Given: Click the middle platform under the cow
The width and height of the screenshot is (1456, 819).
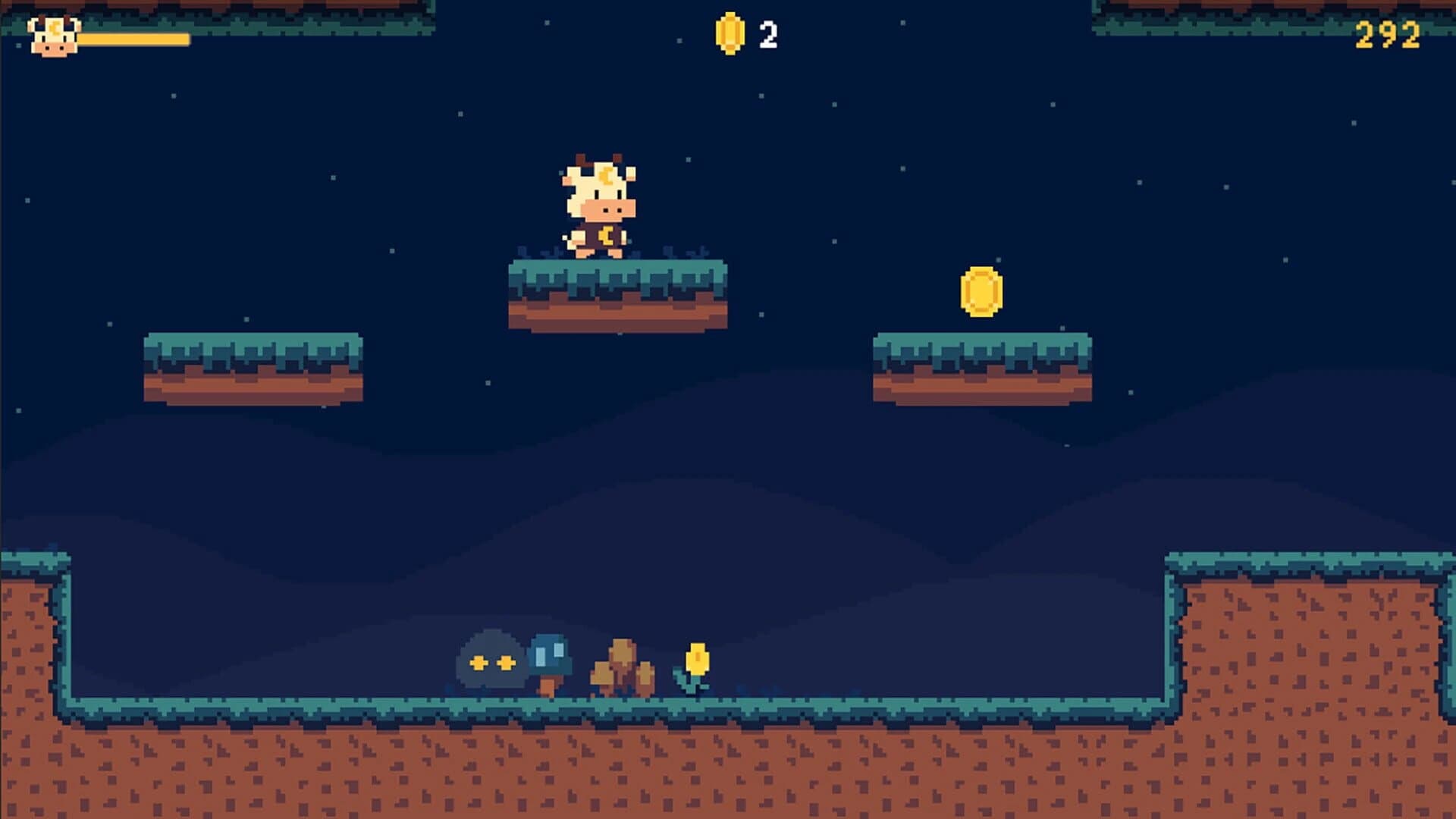Looking at the screenshot, I should point(618,296).
